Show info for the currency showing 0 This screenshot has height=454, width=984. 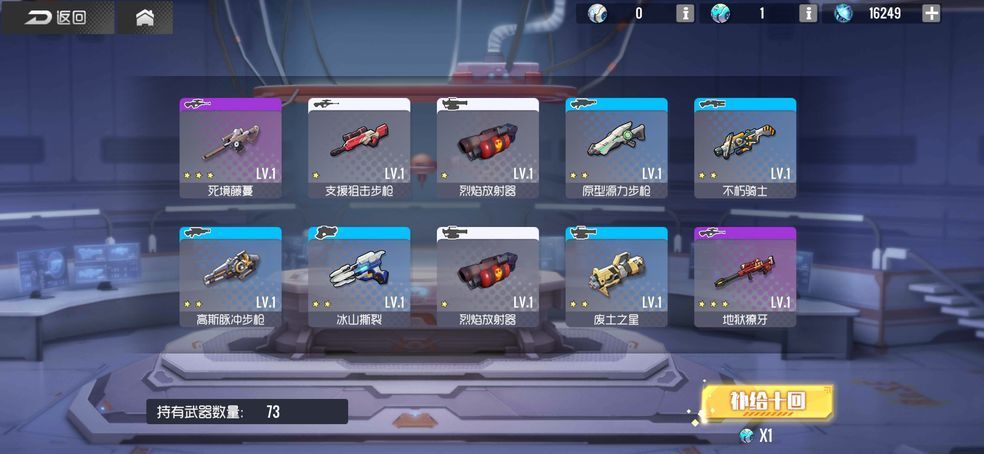pos(685,13)
